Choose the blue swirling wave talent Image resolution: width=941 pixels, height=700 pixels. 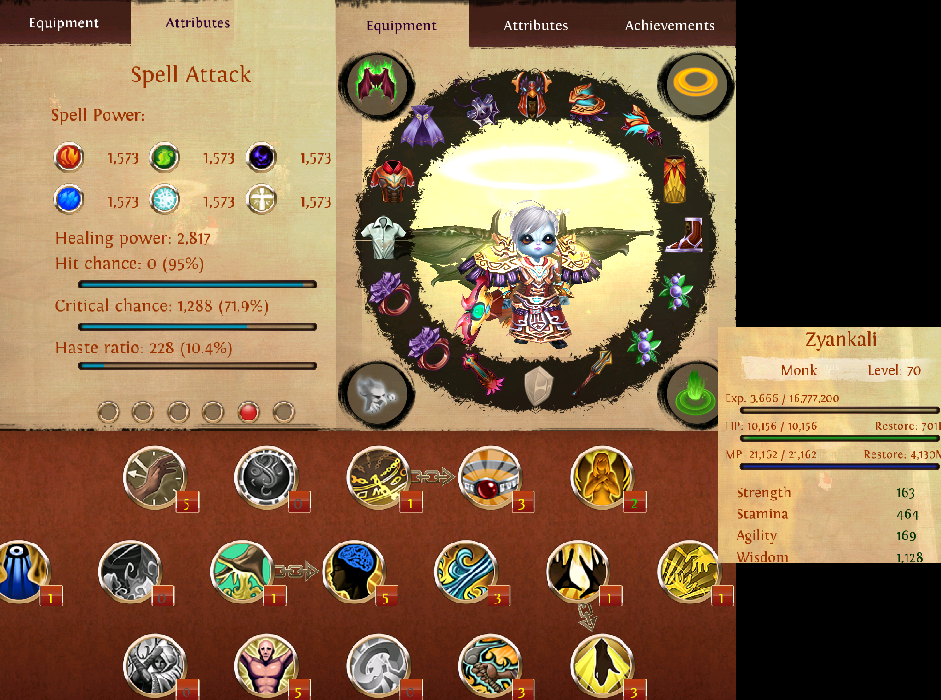tap(465, 571)
